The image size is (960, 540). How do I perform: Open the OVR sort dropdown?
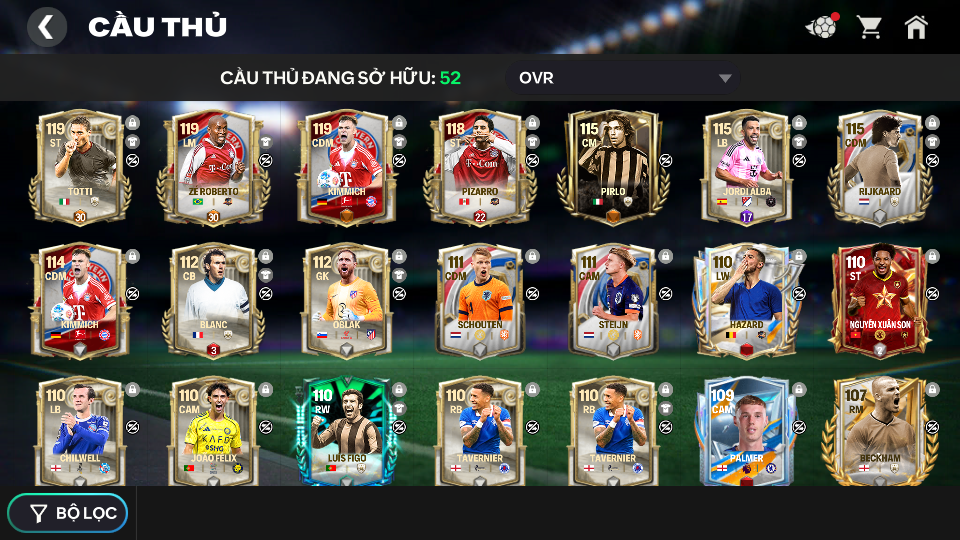point(625,78)
